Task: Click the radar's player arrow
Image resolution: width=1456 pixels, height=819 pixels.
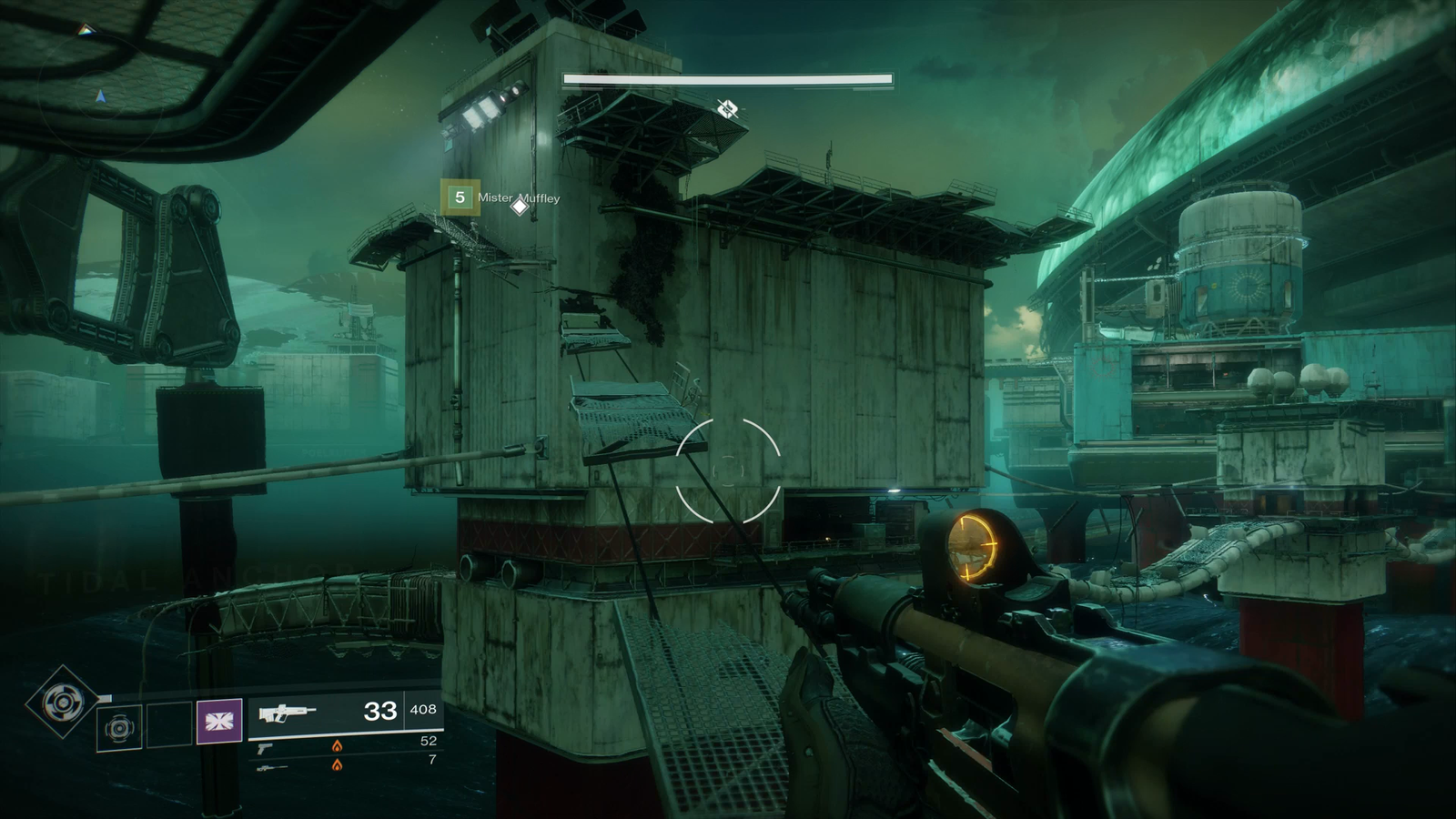Action: point(101,96)
